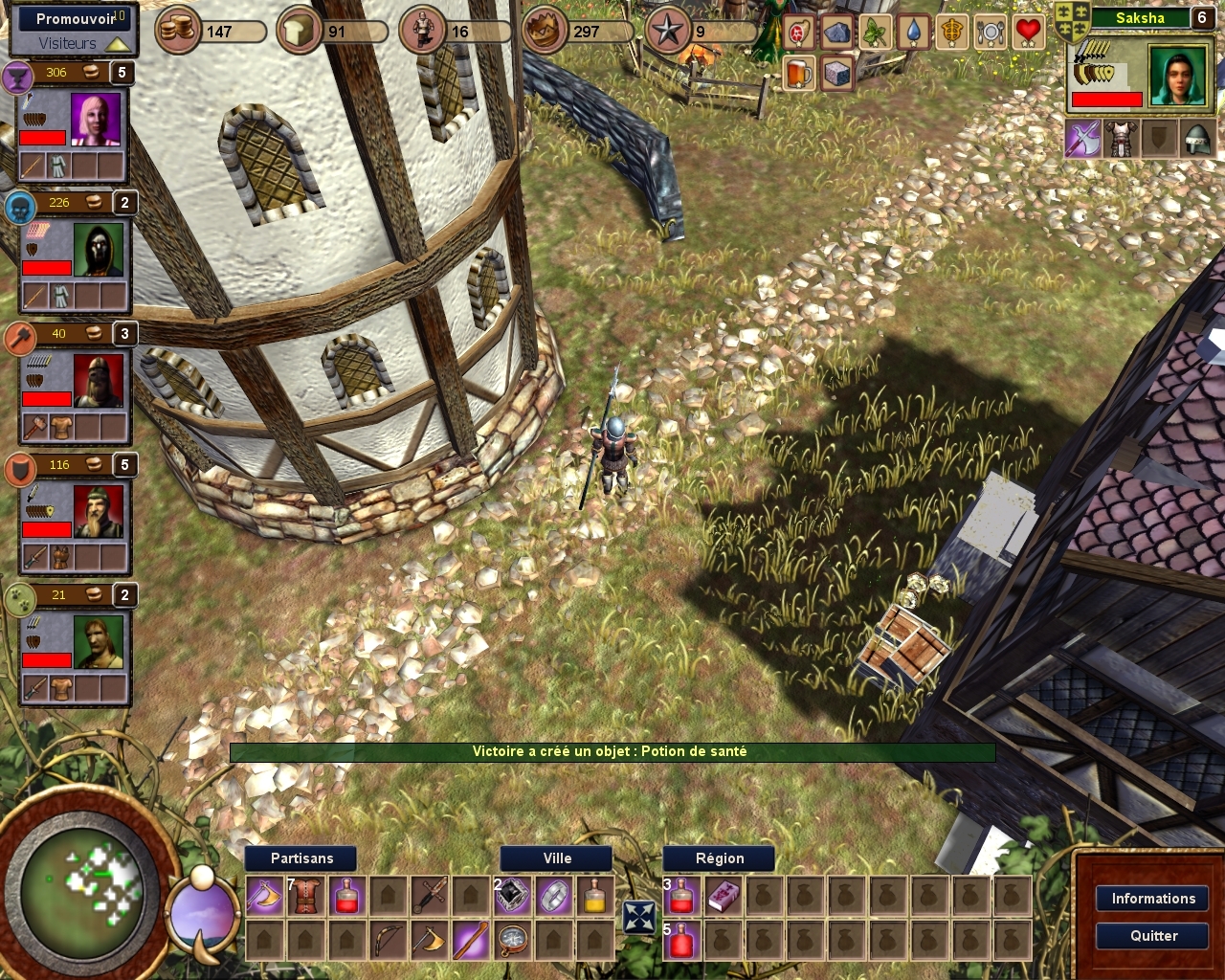Click the beer mug resource icon
The image size is (1225, 980).
[798, 73]
